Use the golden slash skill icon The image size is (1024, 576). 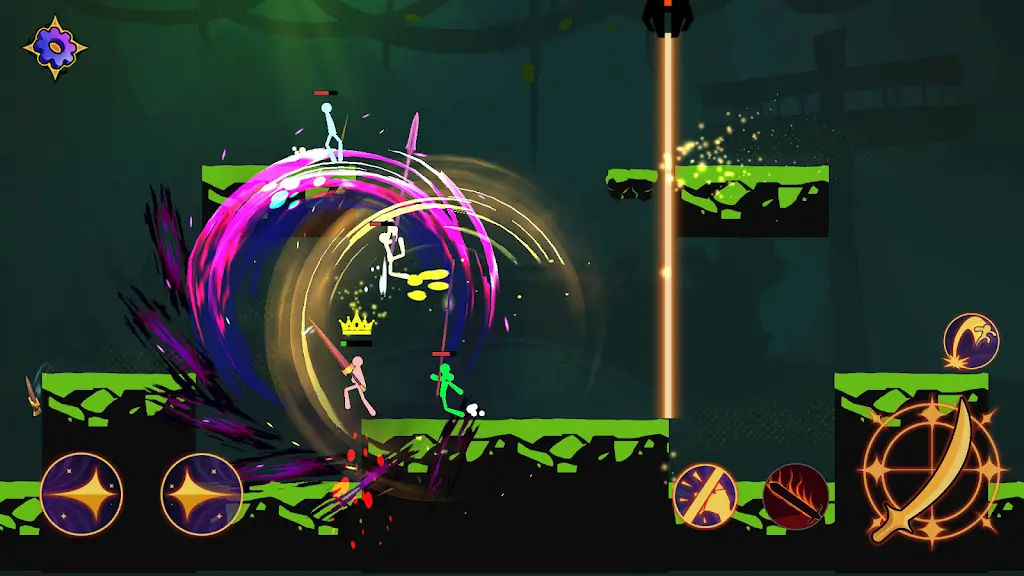pos(705,495)
